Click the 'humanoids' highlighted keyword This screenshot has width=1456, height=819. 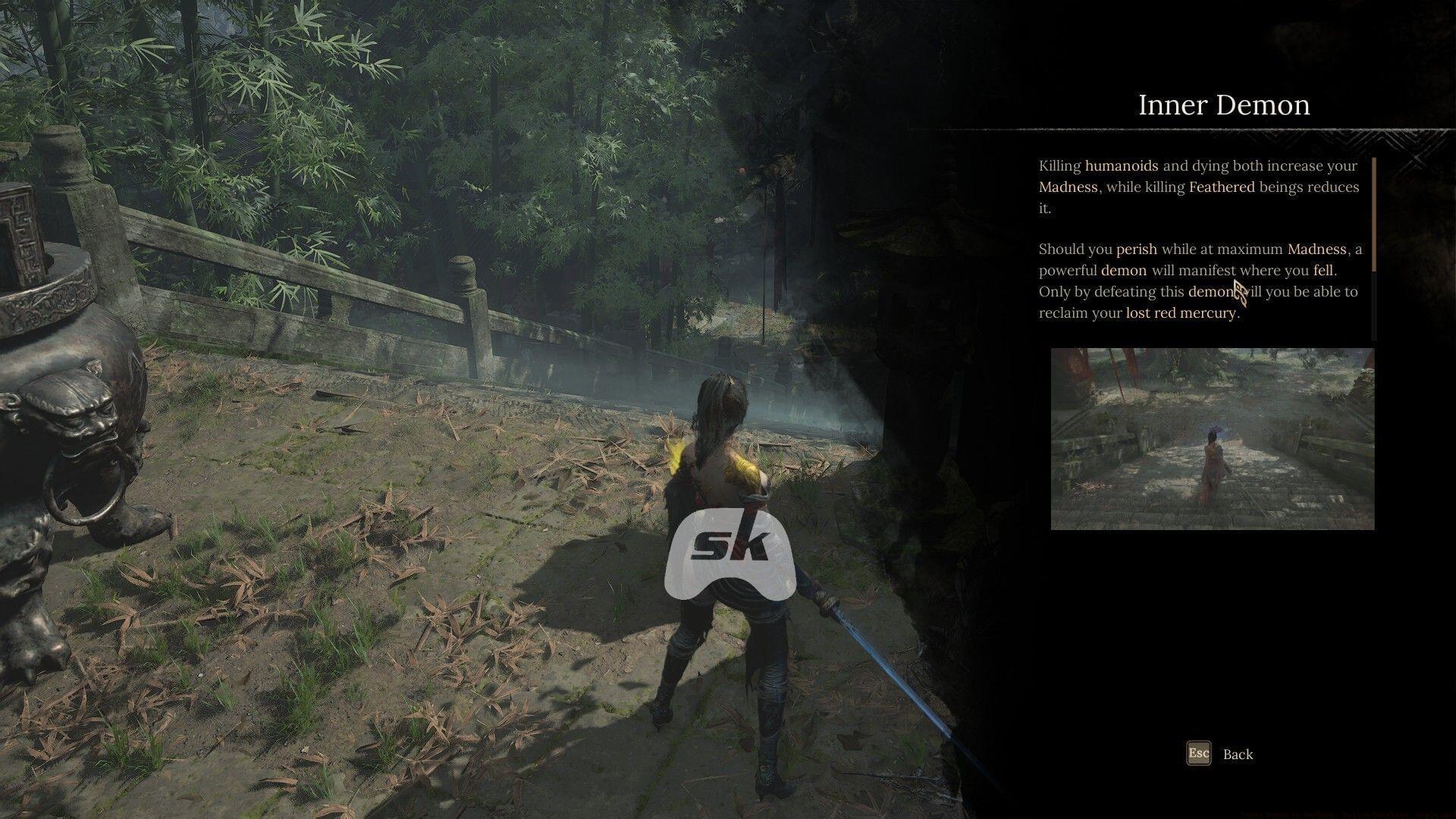(1120, 165)
